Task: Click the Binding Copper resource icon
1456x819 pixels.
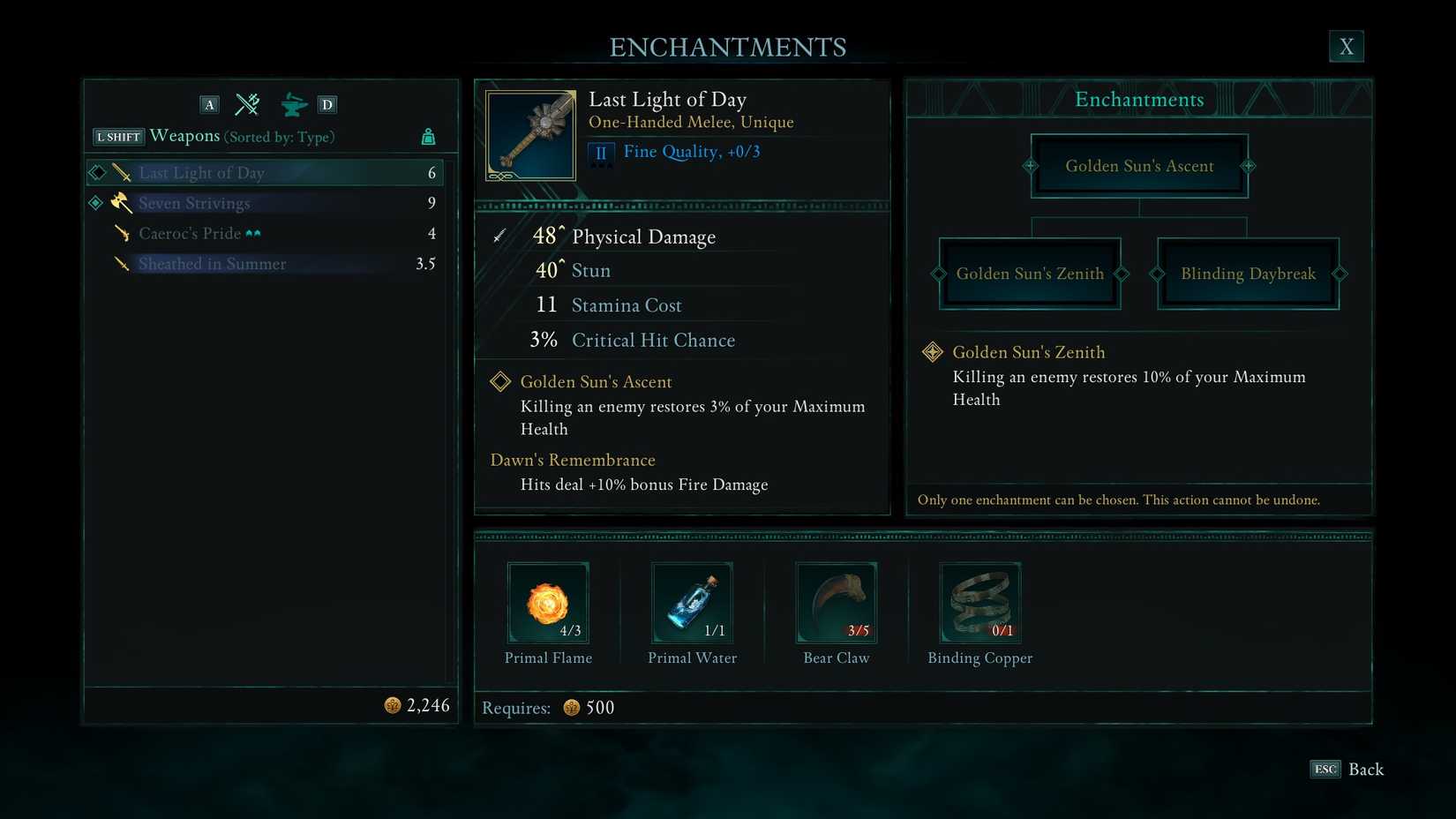Action: coord(979,602)
